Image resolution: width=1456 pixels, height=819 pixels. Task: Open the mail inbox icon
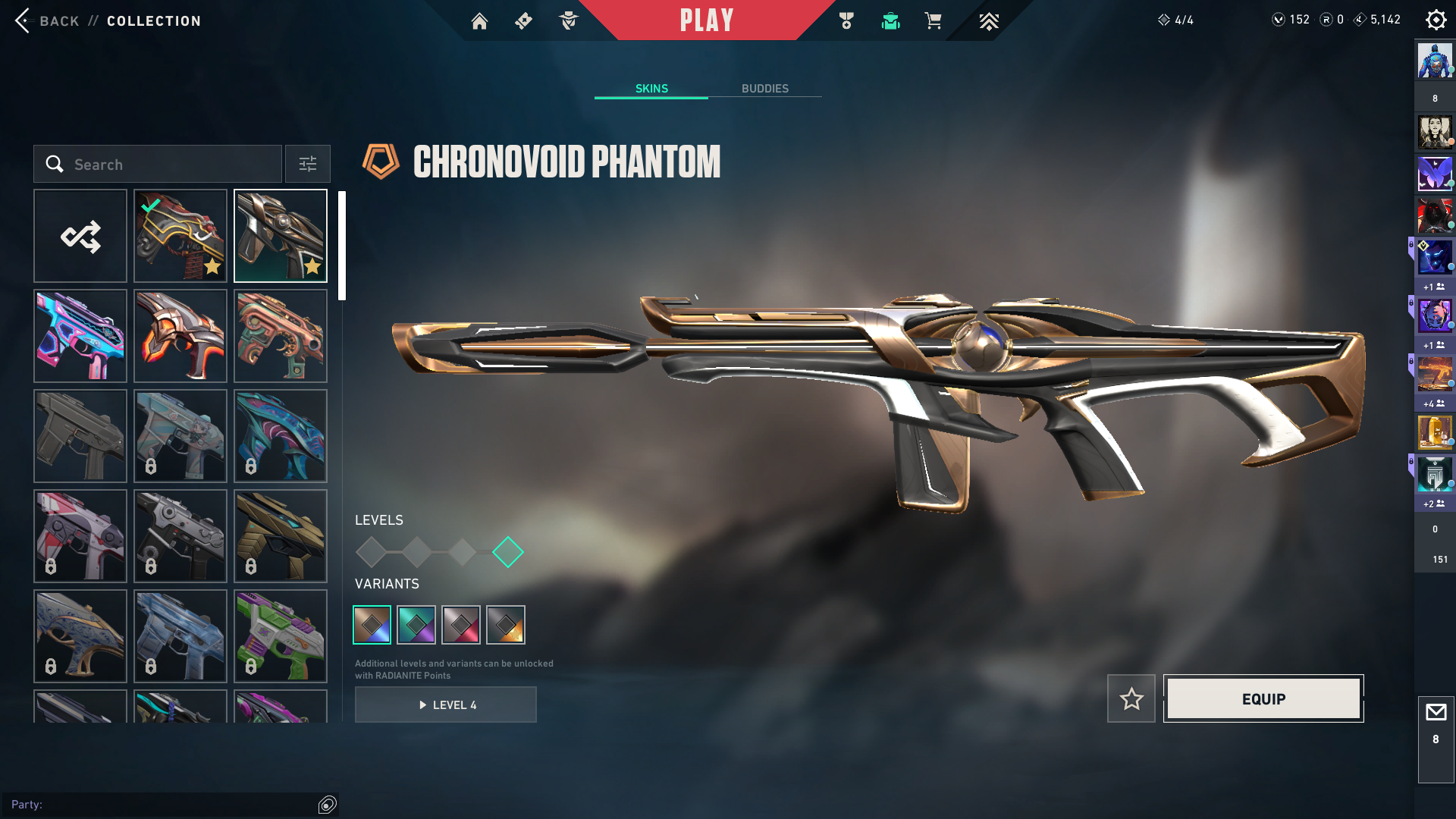tap(1436, 713)
